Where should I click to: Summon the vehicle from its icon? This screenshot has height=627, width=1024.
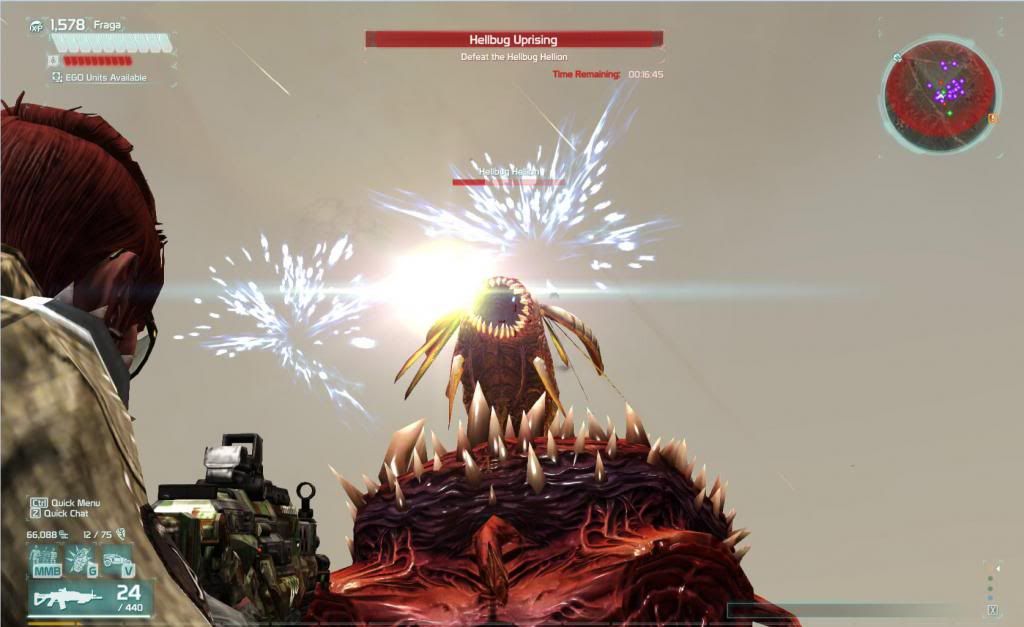coord(118,560)
